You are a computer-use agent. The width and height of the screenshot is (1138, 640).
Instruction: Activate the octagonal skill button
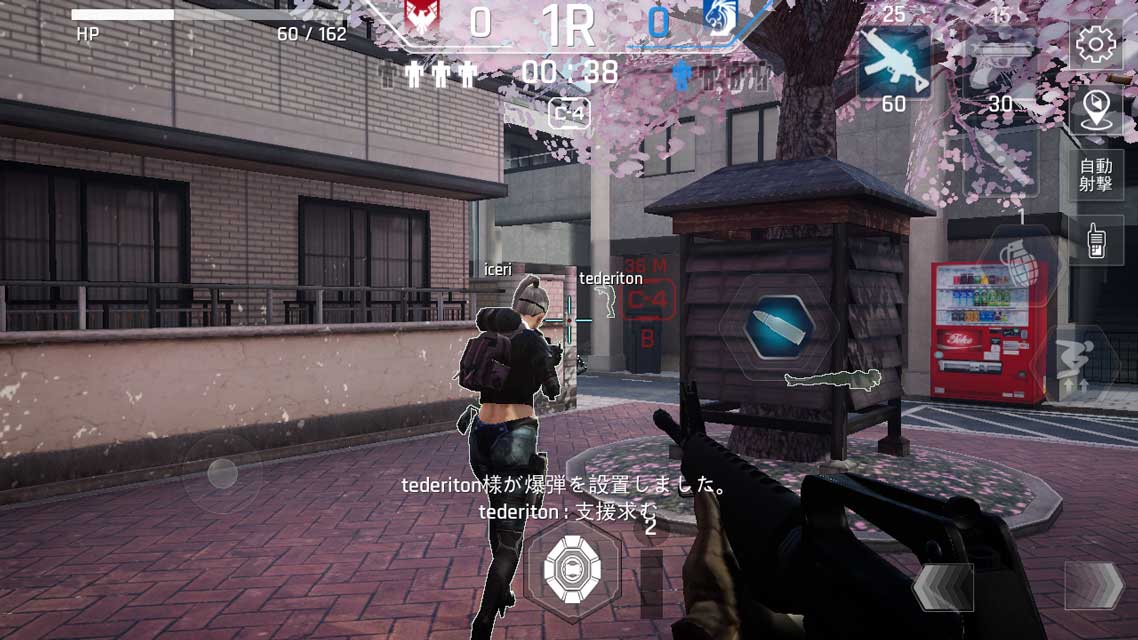tap(572, 569)
